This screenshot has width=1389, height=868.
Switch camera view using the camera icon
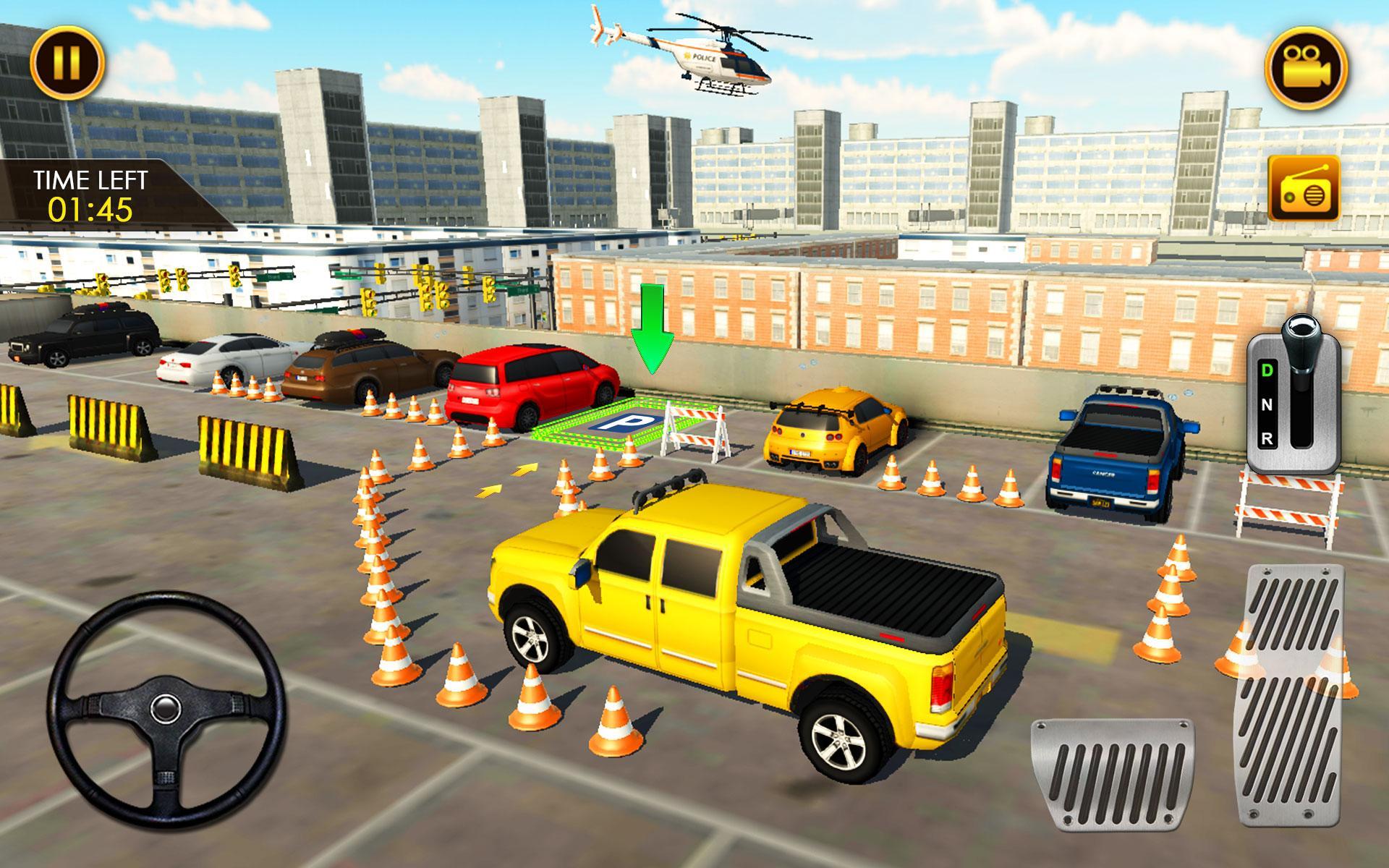[1306, 68]
